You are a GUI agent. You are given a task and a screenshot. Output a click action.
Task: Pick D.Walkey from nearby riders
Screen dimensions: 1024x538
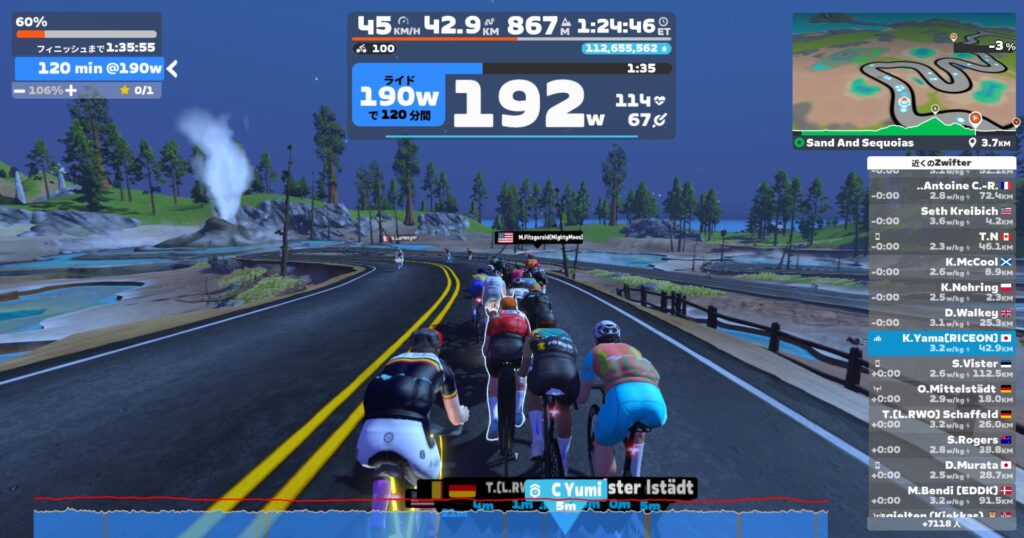(x=941, y=317)
